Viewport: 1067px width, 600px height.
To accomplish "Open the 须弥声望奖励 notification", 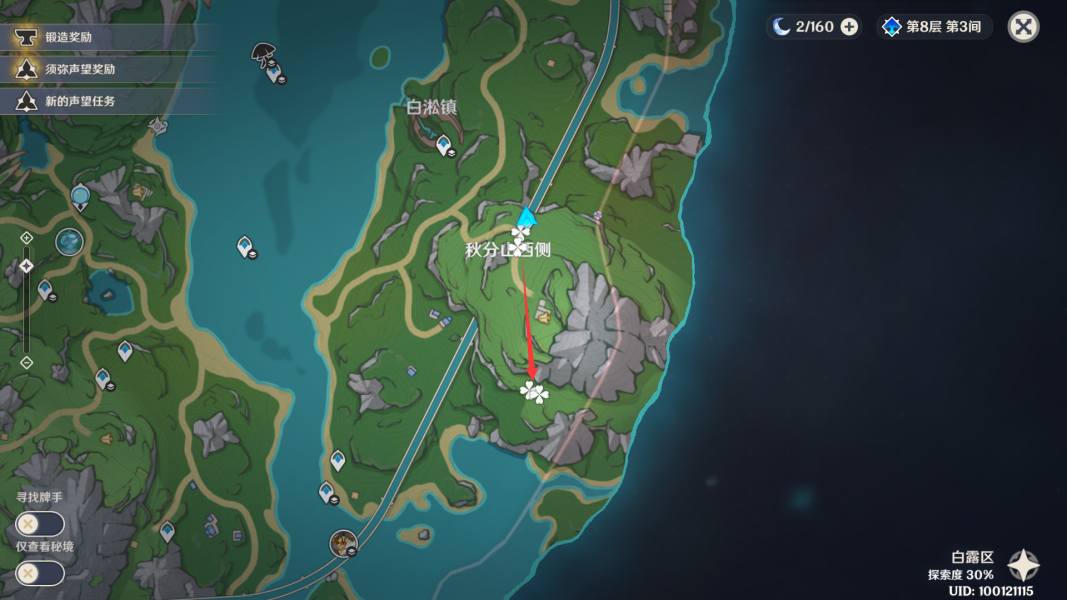I will (80, 69).
